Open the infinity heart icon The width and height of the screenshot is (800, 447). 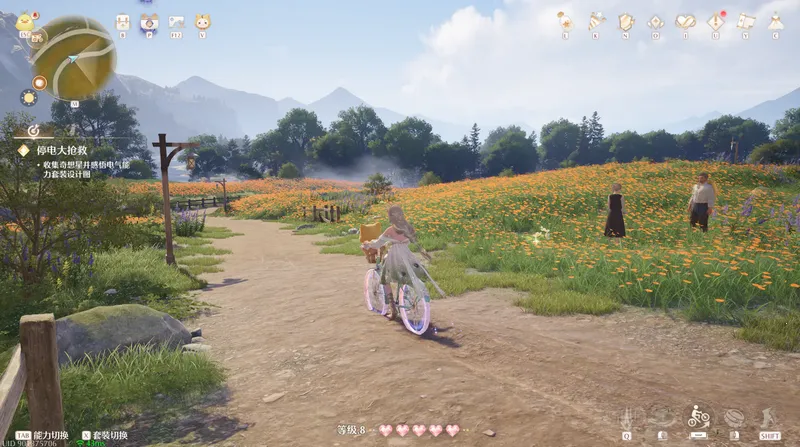point(685,21)
